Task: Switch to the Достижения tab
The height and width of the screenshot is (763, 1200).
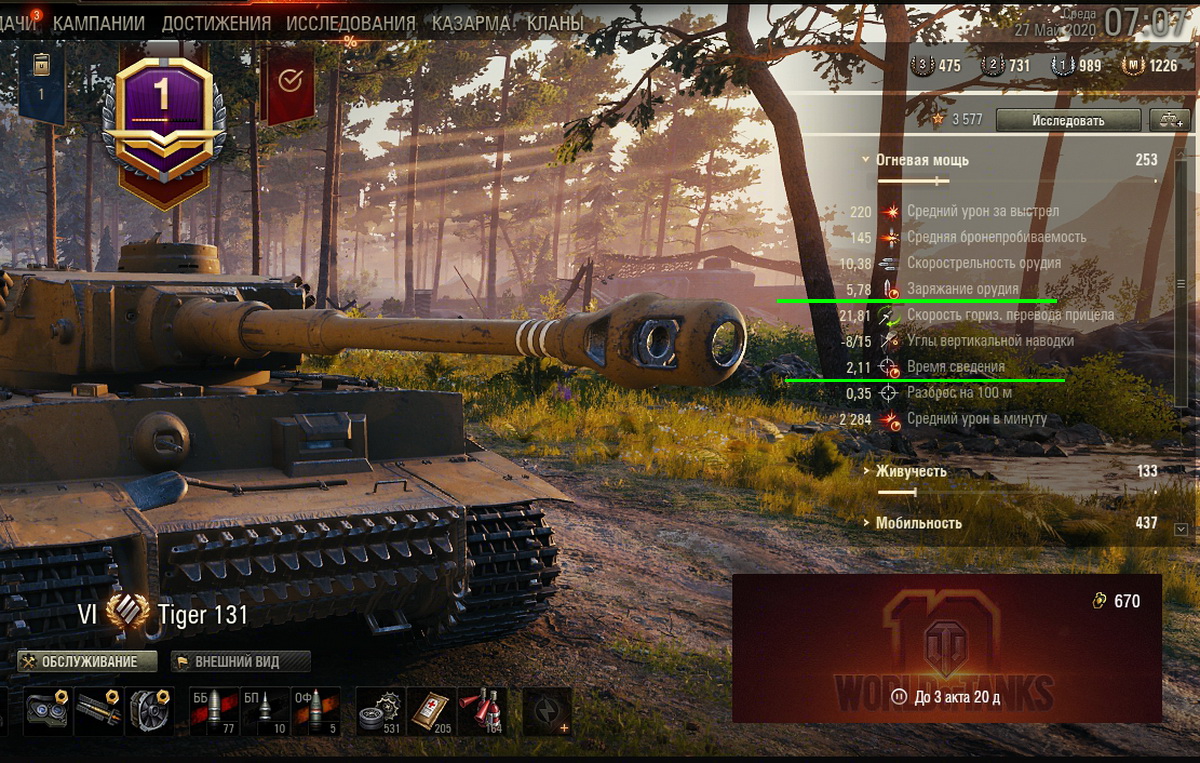Action: pos(216,22)
